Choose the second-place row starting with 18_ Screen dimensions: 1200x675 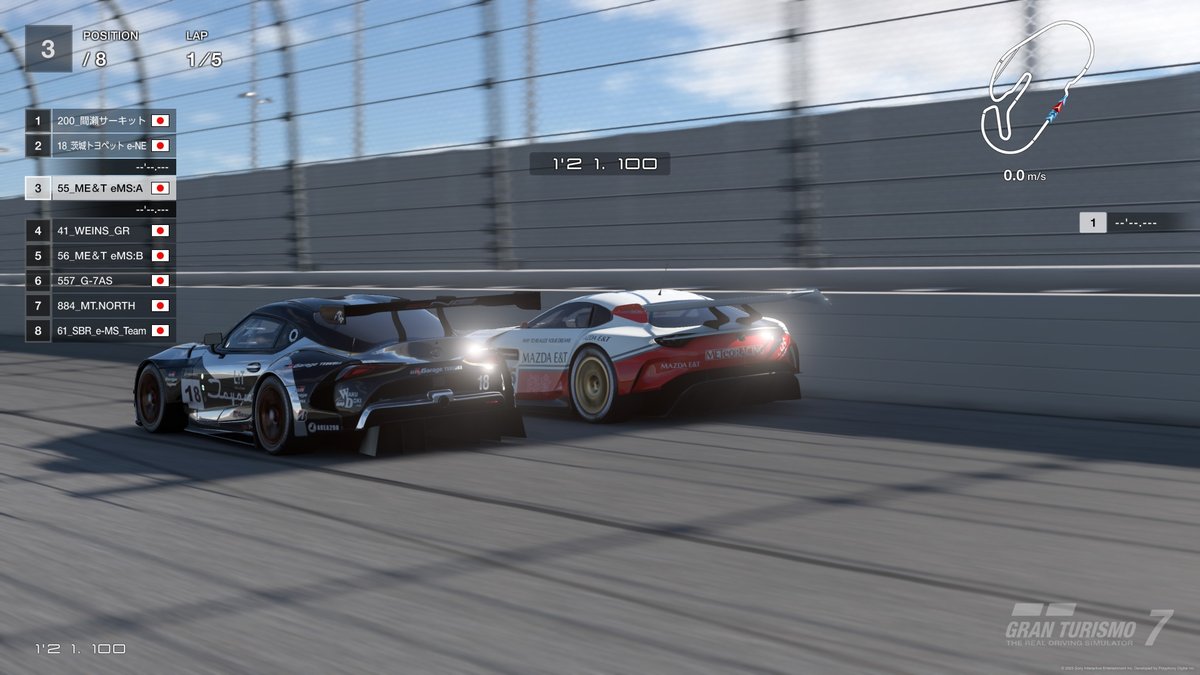point(100,145)
